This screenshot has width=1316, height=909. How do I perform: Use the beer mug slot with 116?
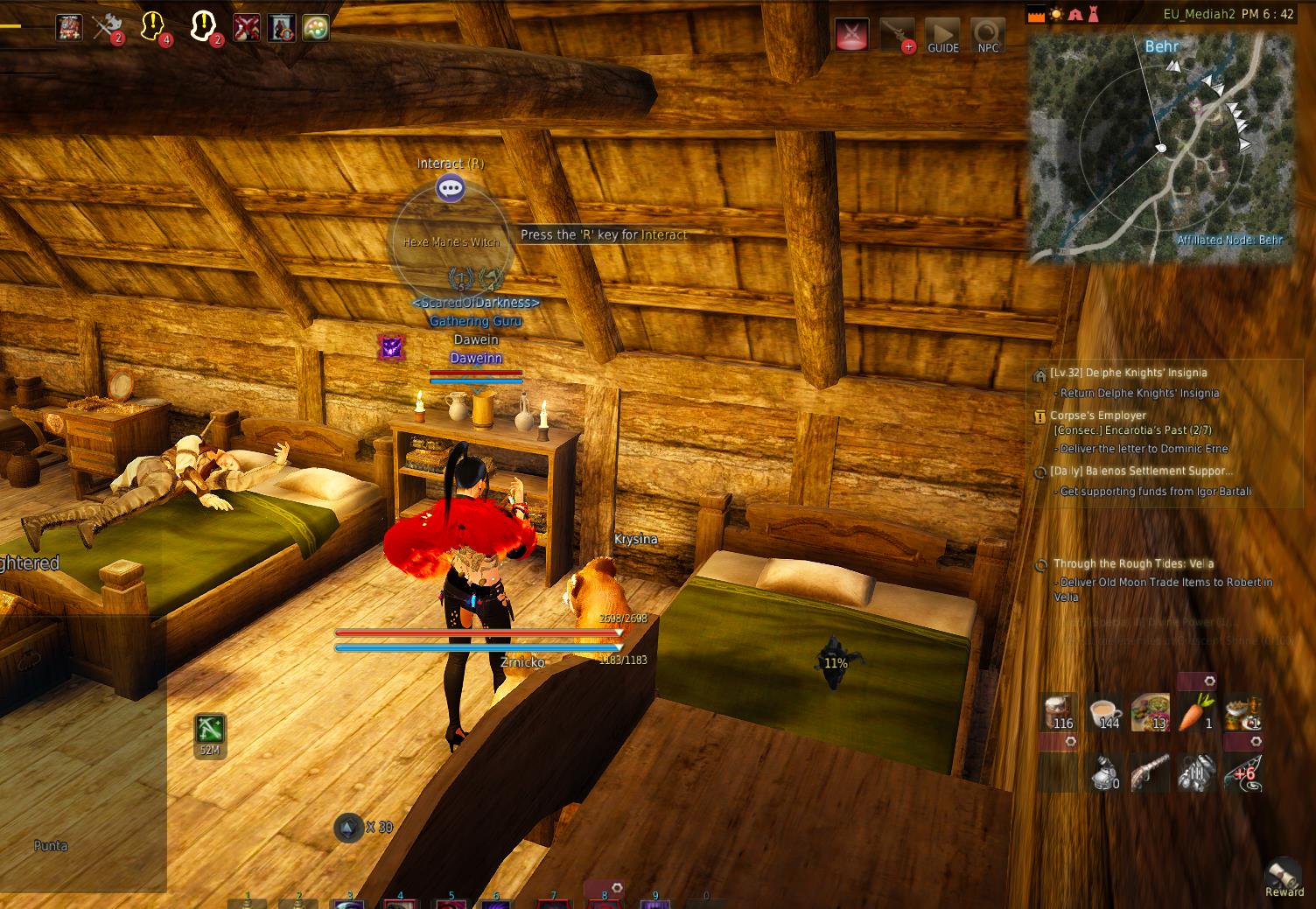point(1060,711)
